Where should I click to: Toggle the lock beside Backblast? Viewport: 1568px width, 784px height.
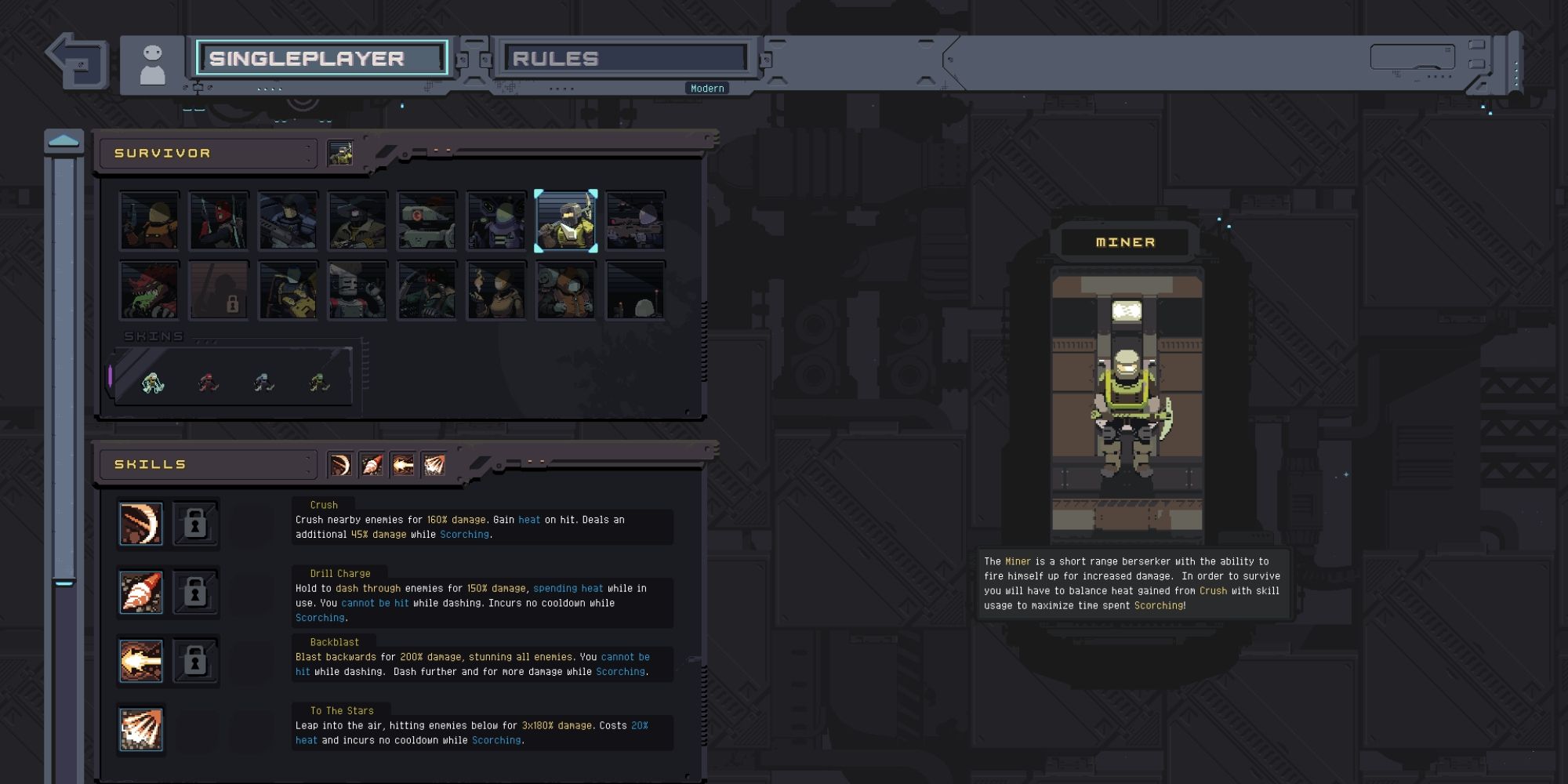194,661
